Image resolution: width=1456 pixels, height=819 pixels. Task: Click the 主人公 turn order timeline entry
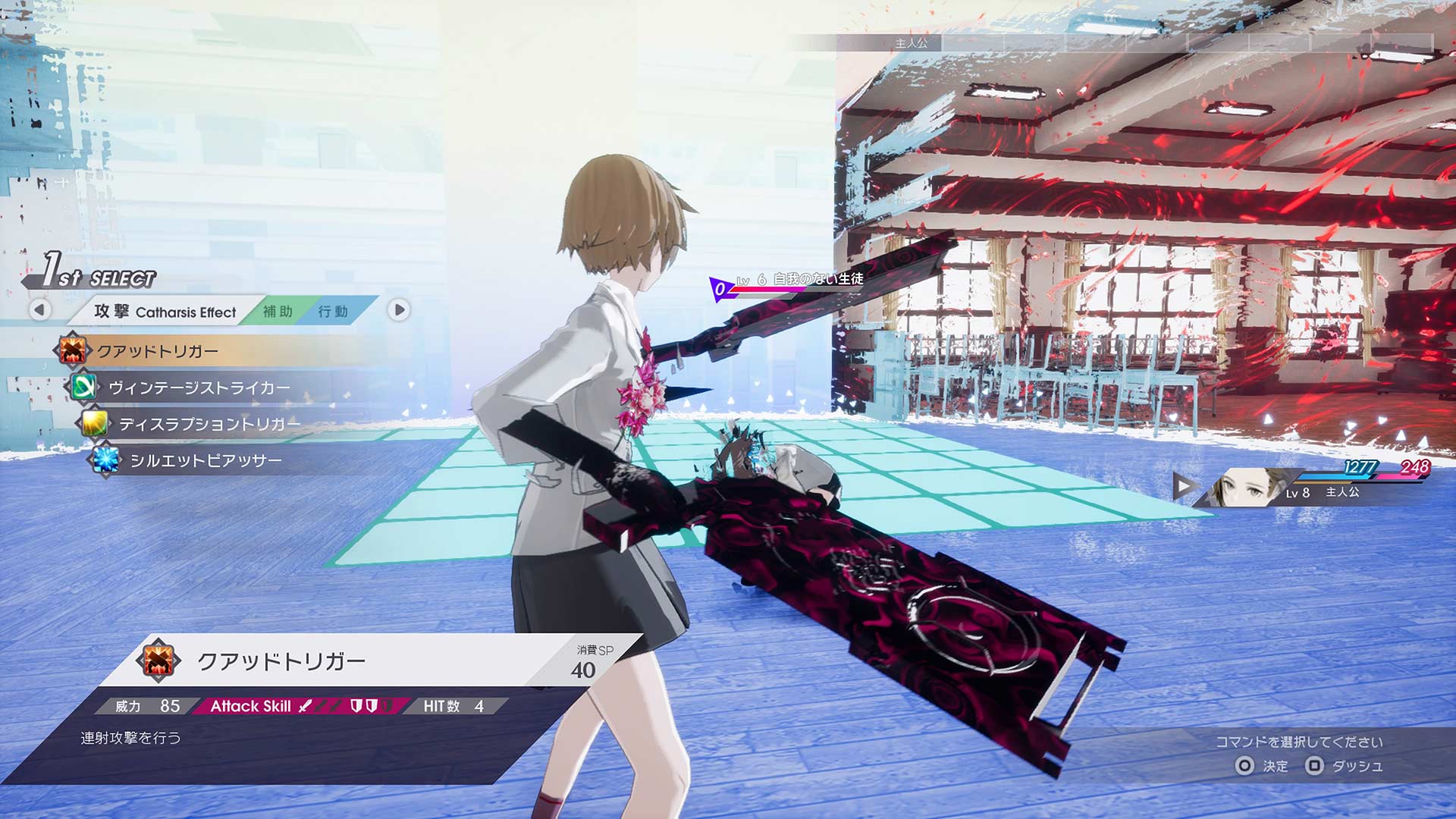pyautogui.click(x=911, y=43)
